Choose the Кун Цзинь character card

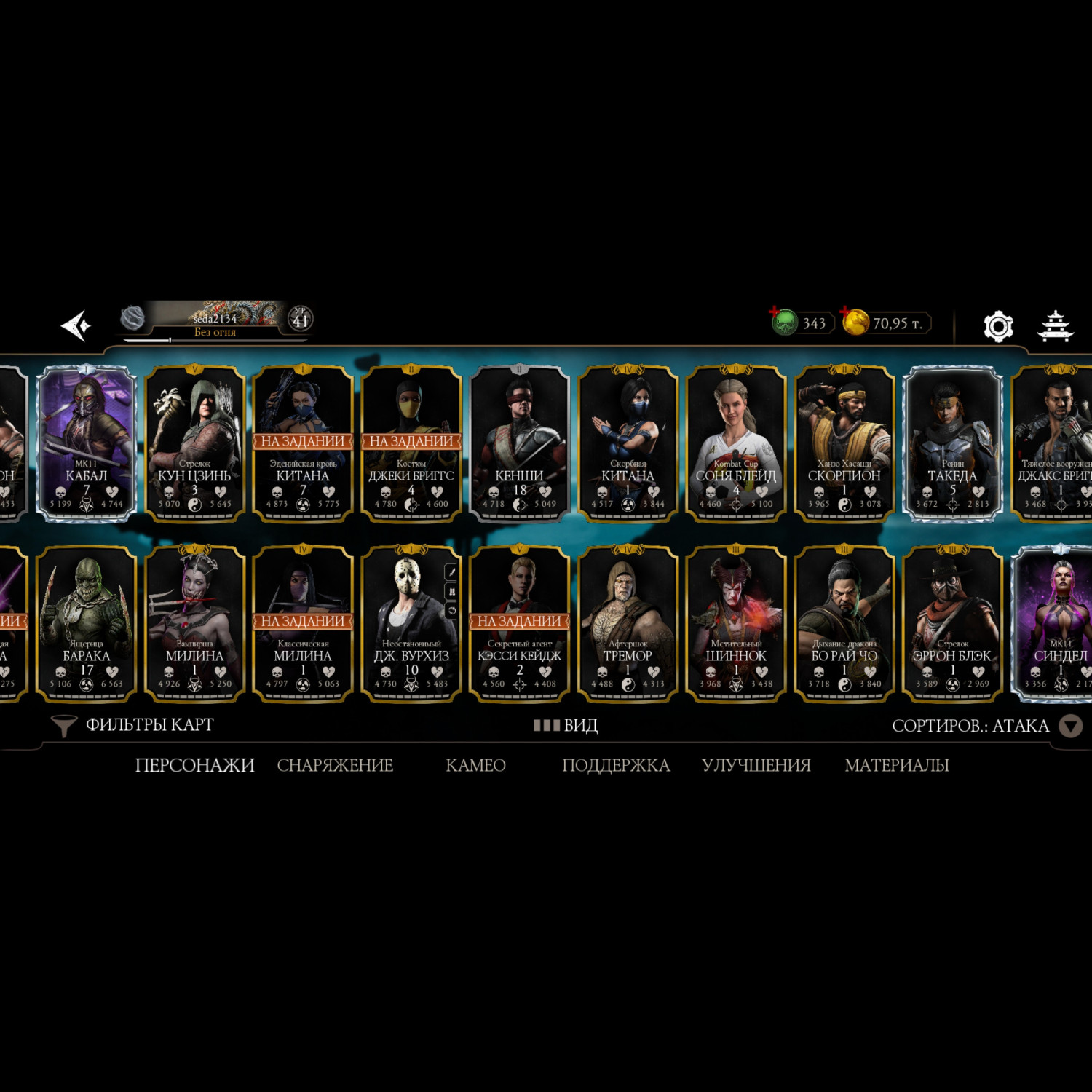click(194, 443)
